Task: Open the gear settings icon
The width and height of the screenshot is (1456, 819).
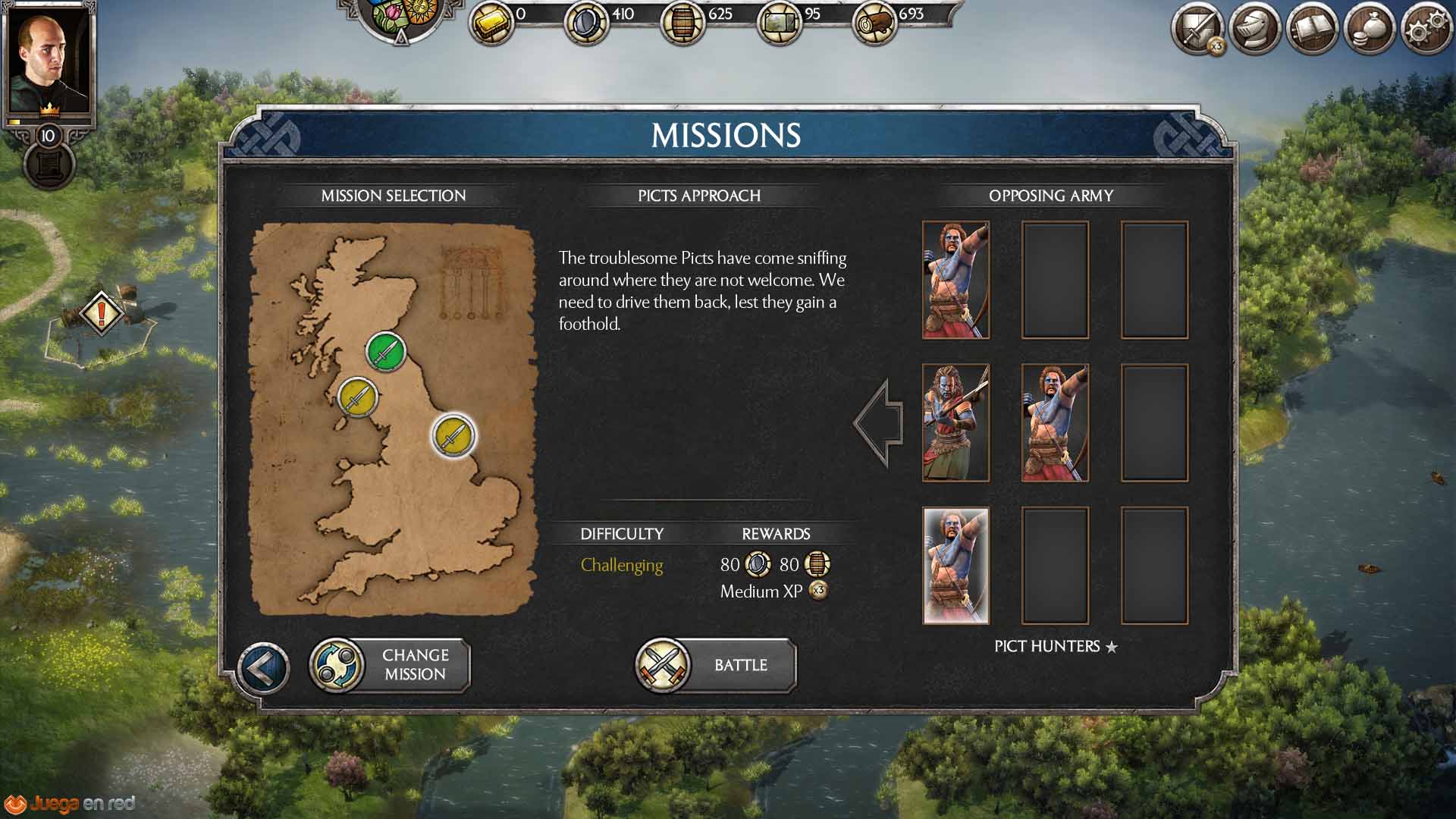Action: coord(1426,30)
